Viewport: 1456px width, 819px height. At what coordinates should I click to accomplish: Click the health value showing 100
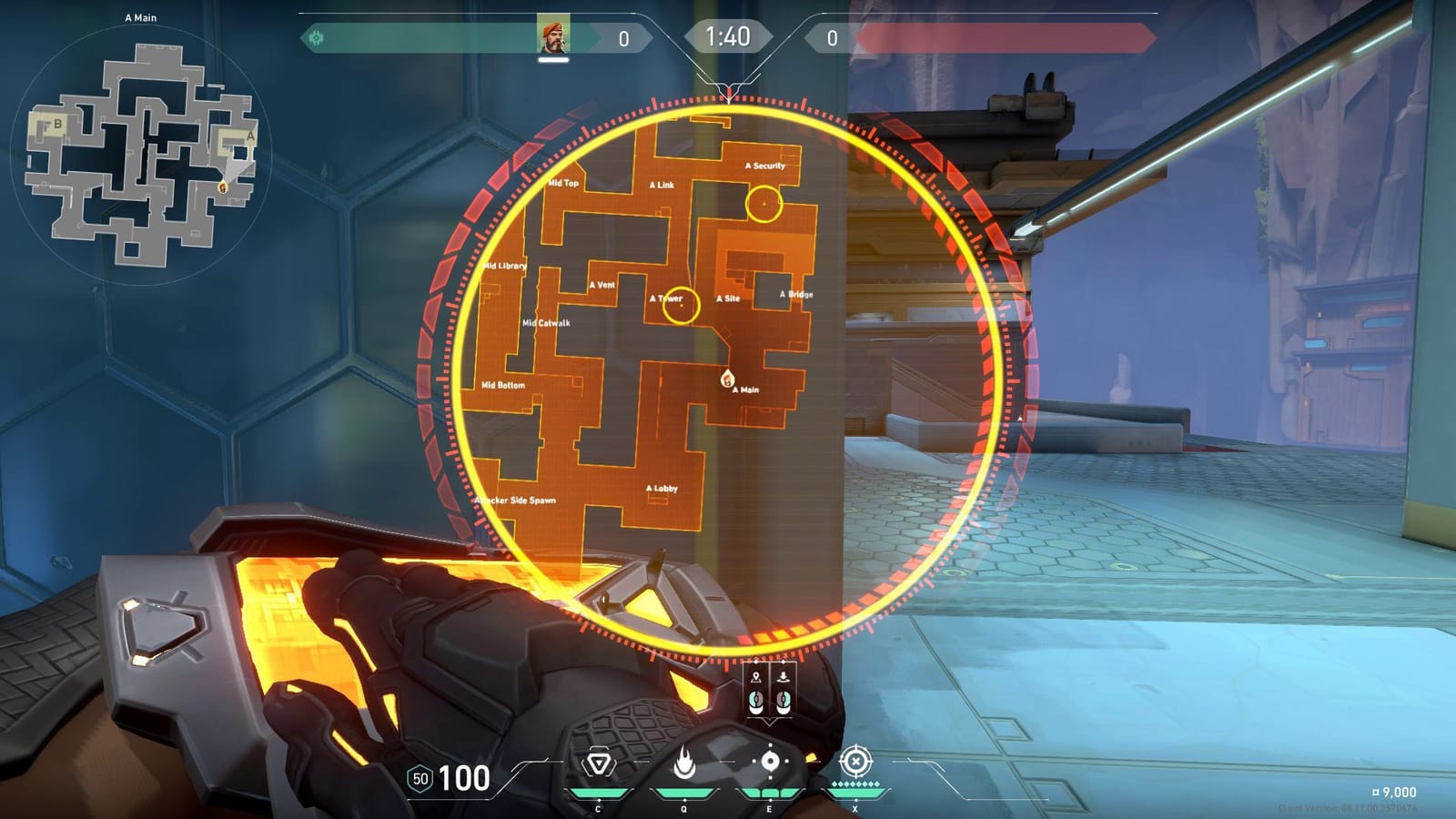click(x=462, y=778)
